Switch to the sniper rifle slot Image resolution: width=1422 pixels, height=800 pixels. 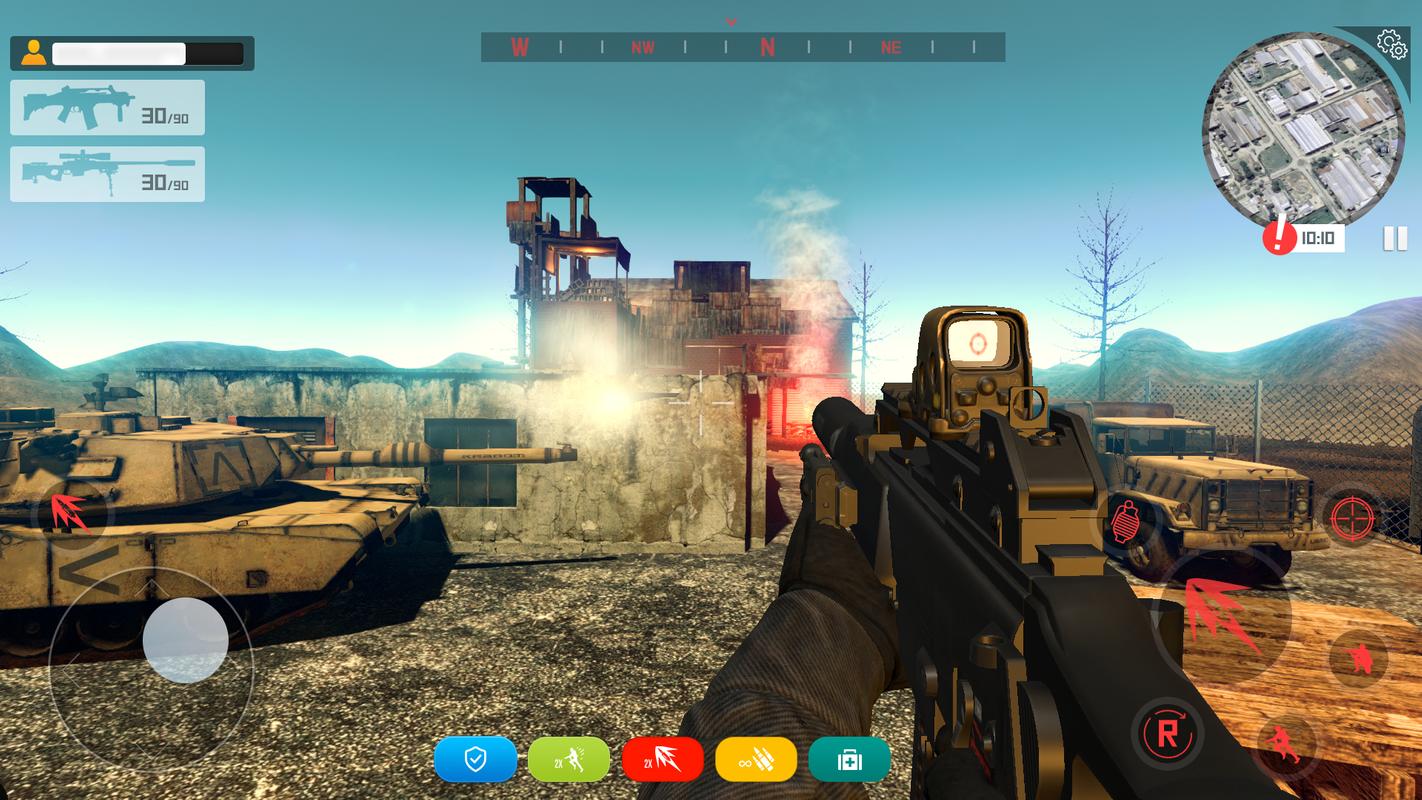click(107, 174)
